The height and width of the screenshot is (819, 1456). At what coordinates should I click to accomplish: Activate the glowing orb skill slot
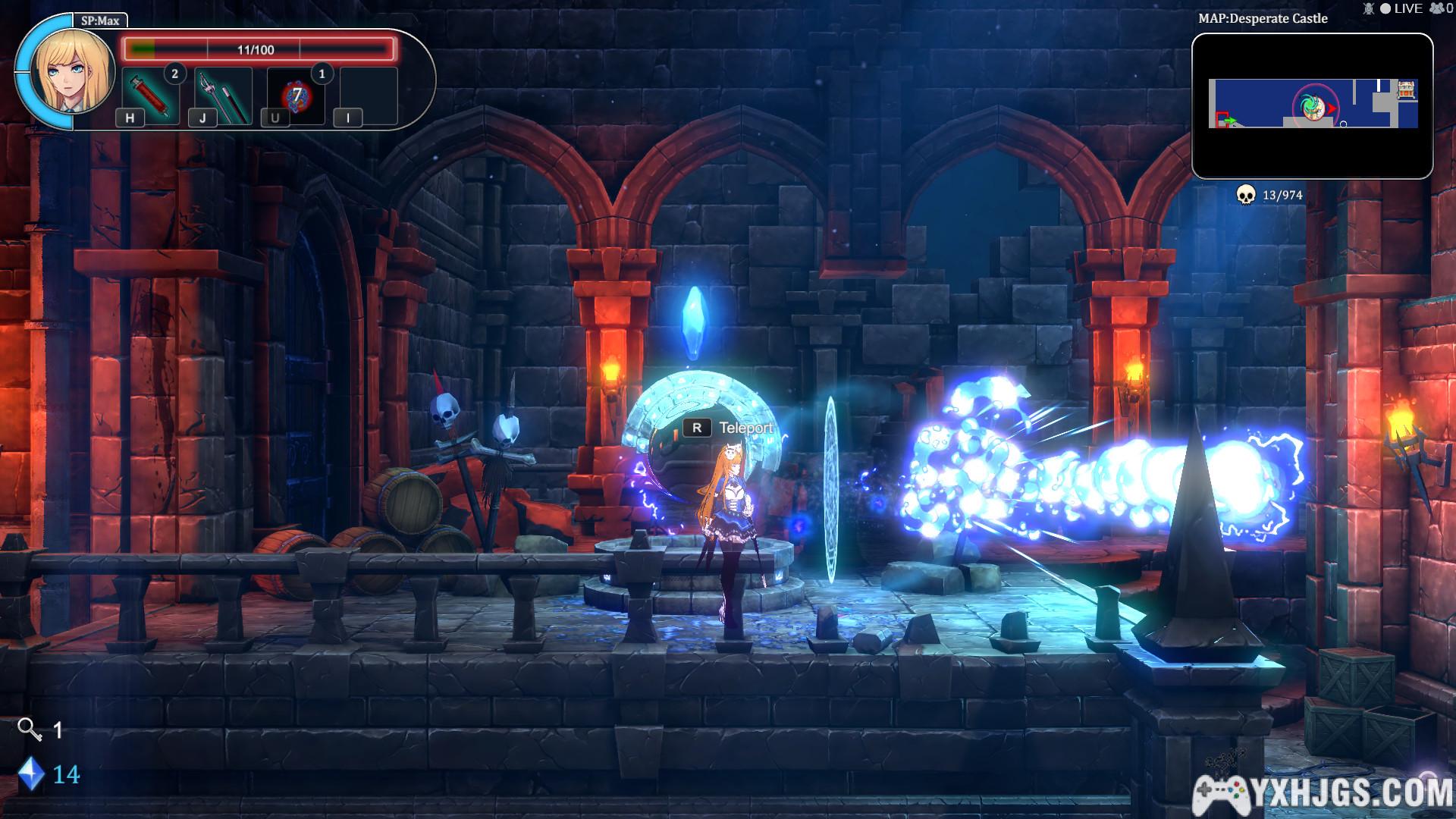click(x=297, y=96)
